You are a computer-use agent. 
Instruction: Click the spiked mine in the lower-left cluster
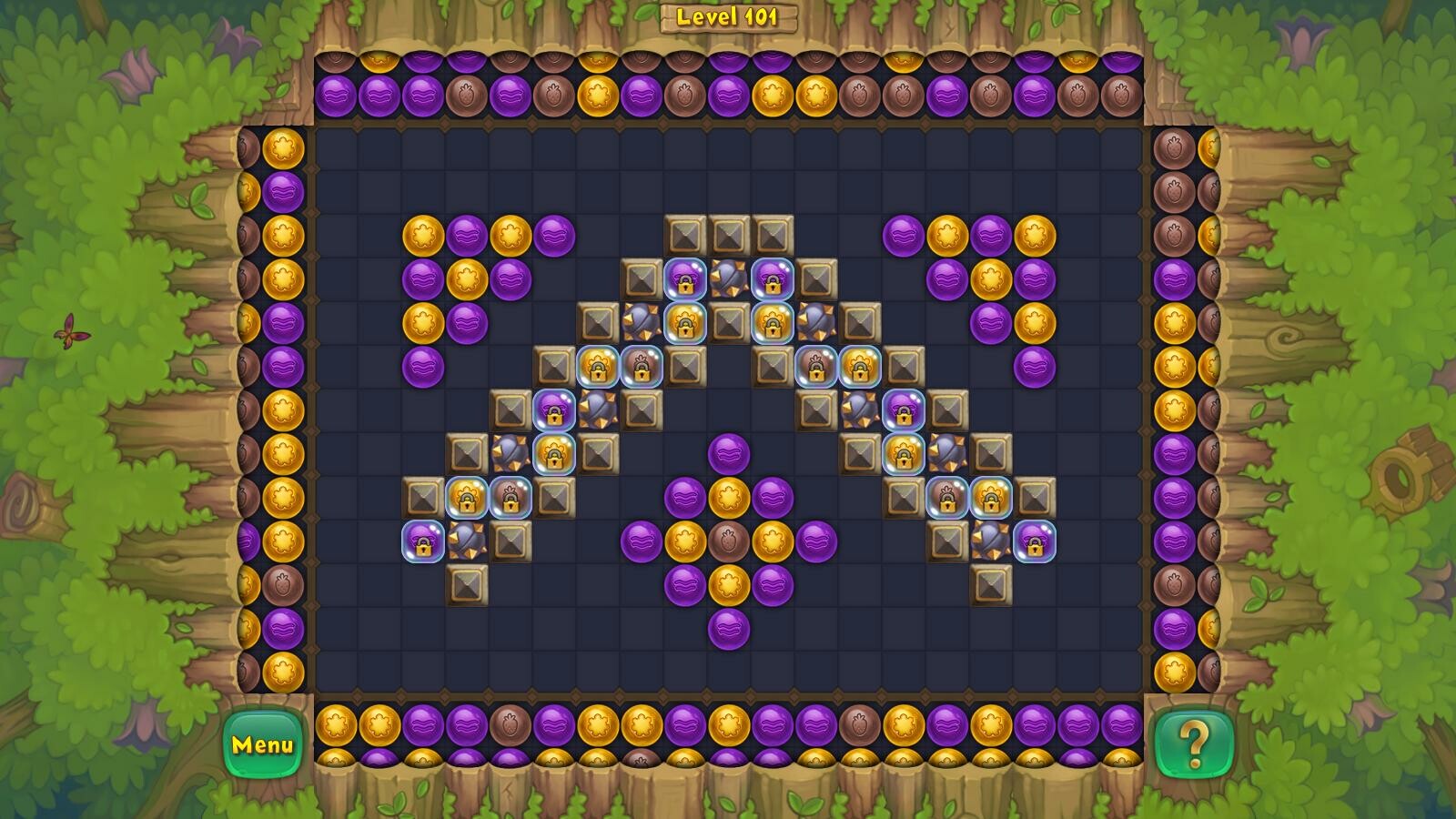pos(468,537)
